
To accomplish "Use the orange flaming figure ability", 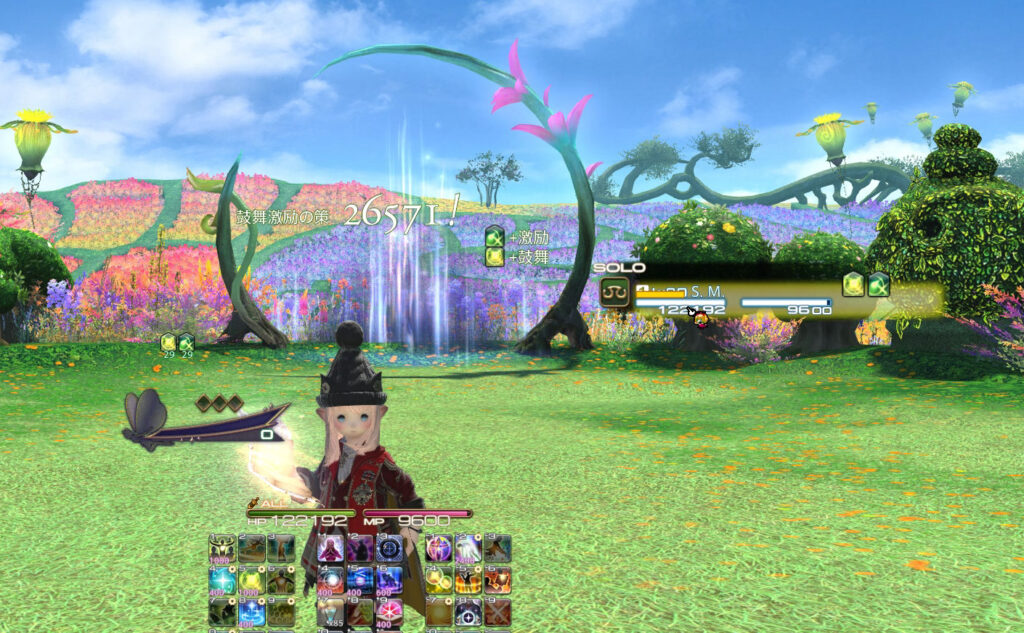I will point(468,580).
